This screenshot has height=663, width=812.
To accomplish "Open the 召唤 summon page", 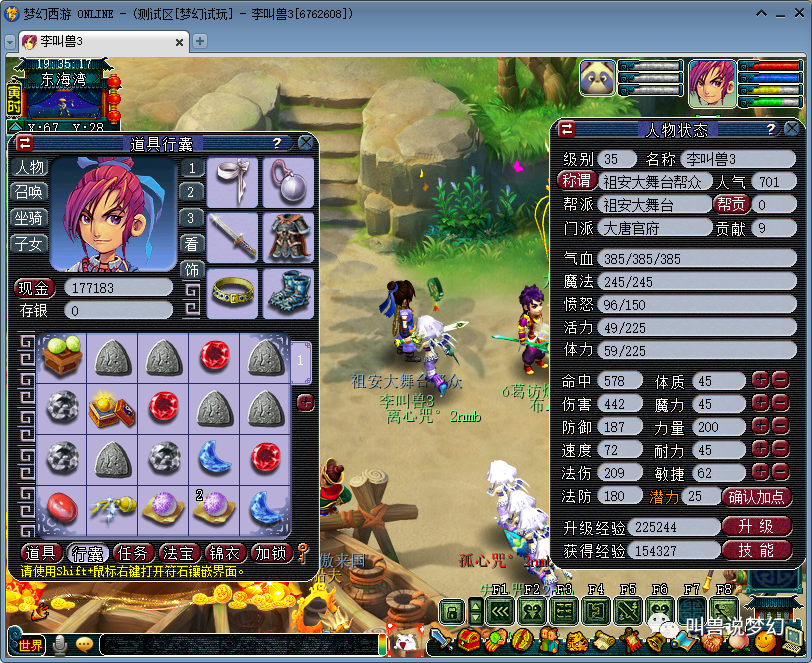I will coord(28,192).
